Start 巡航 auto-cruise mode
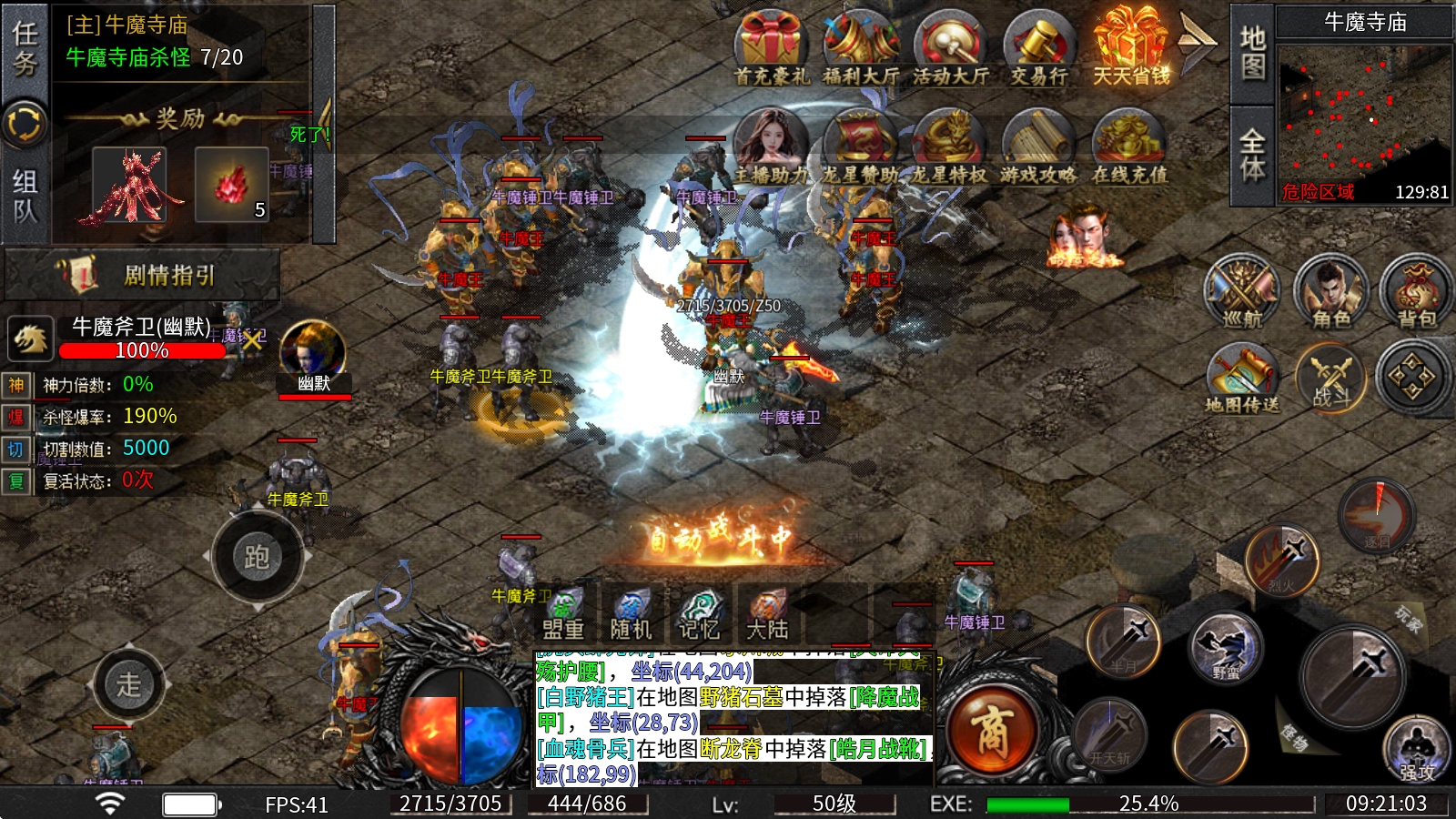Screen dimensions: 1456x819 coord(1242,291)
